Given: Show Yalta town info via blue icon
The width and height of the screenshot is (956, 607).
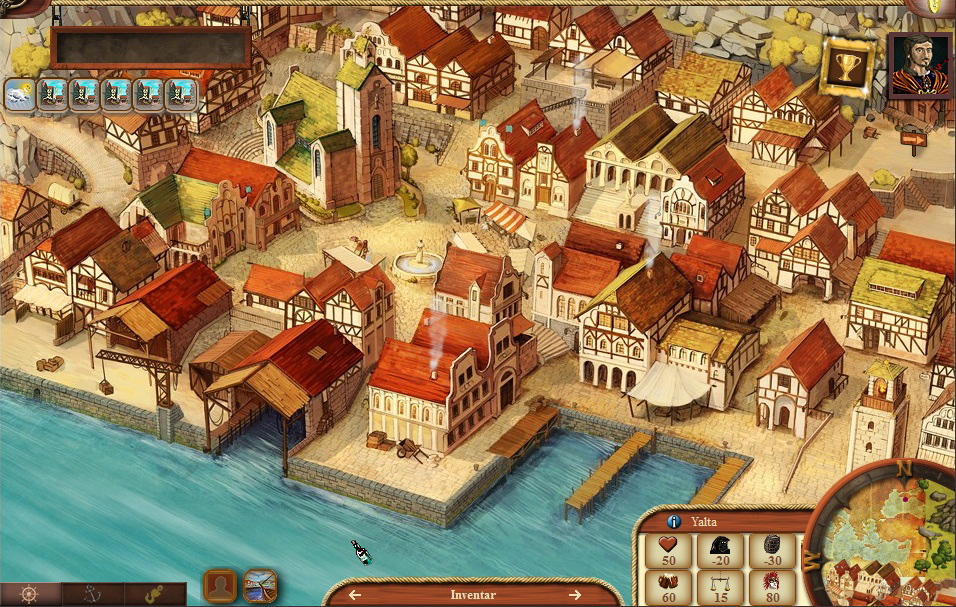Looking at the screenshot, I should (x=674, y=521).
